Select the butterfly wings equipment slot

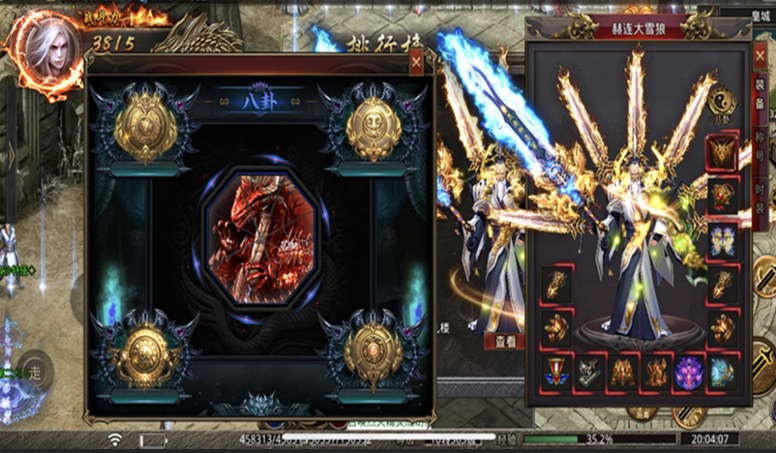[722, 240]
